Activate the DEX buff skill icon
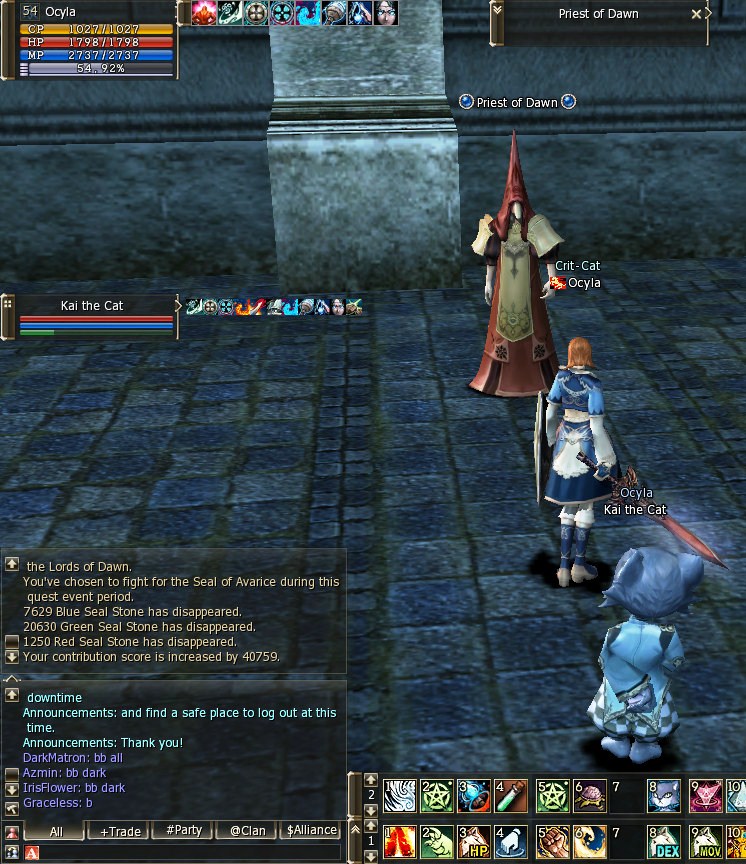Screen dimensions: 746x864 click(x=663, y=841)
